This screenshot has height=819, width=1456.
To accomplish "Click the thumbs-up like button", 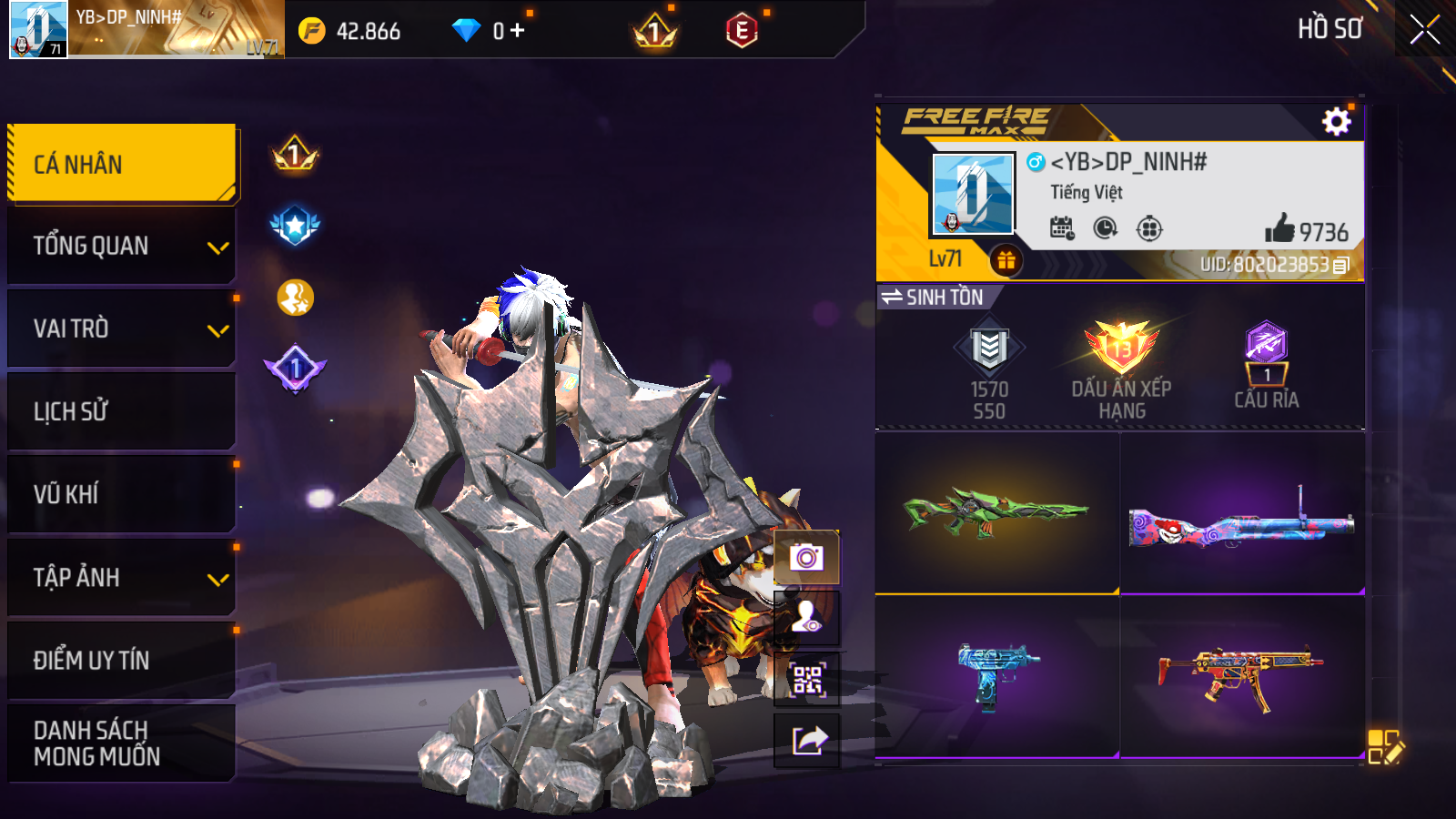I will (x=1279, y=228).
